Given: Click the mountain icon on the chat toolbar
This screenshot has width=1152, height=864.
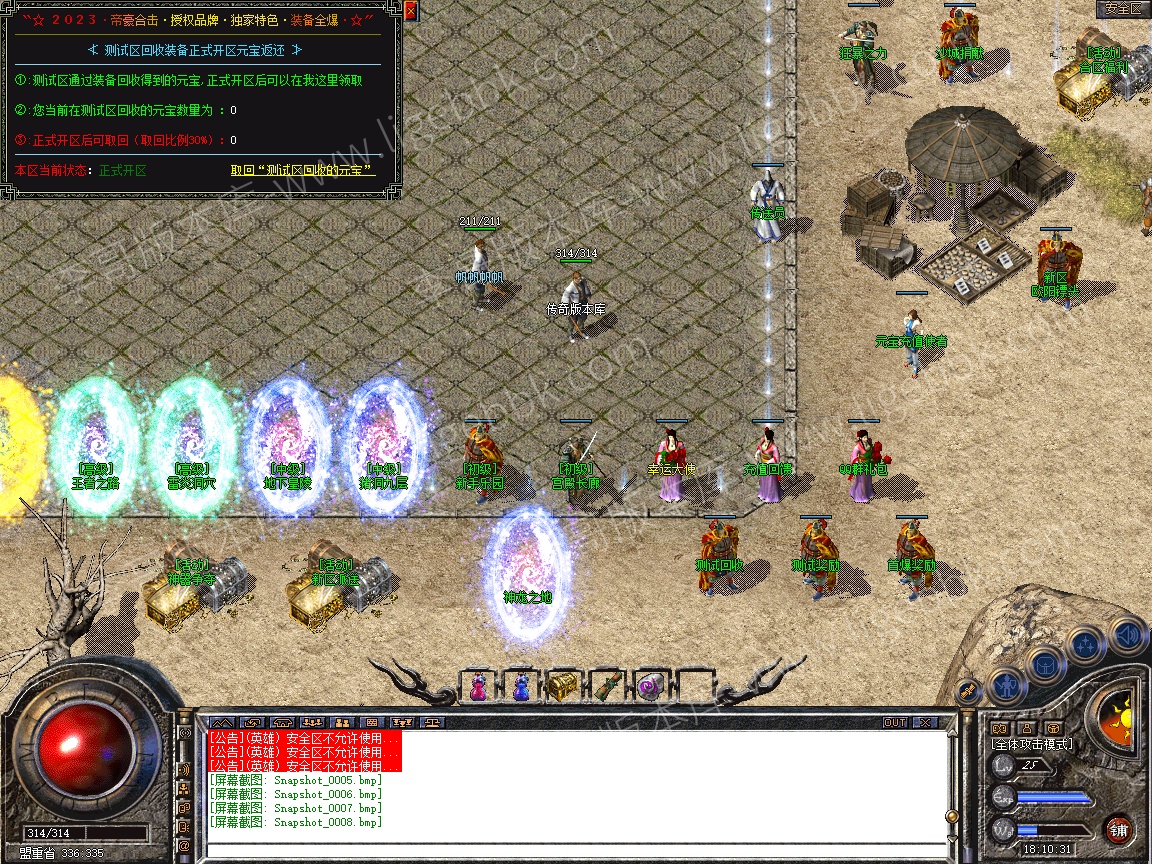Looking at the screenshot, I should pos(222,722).
